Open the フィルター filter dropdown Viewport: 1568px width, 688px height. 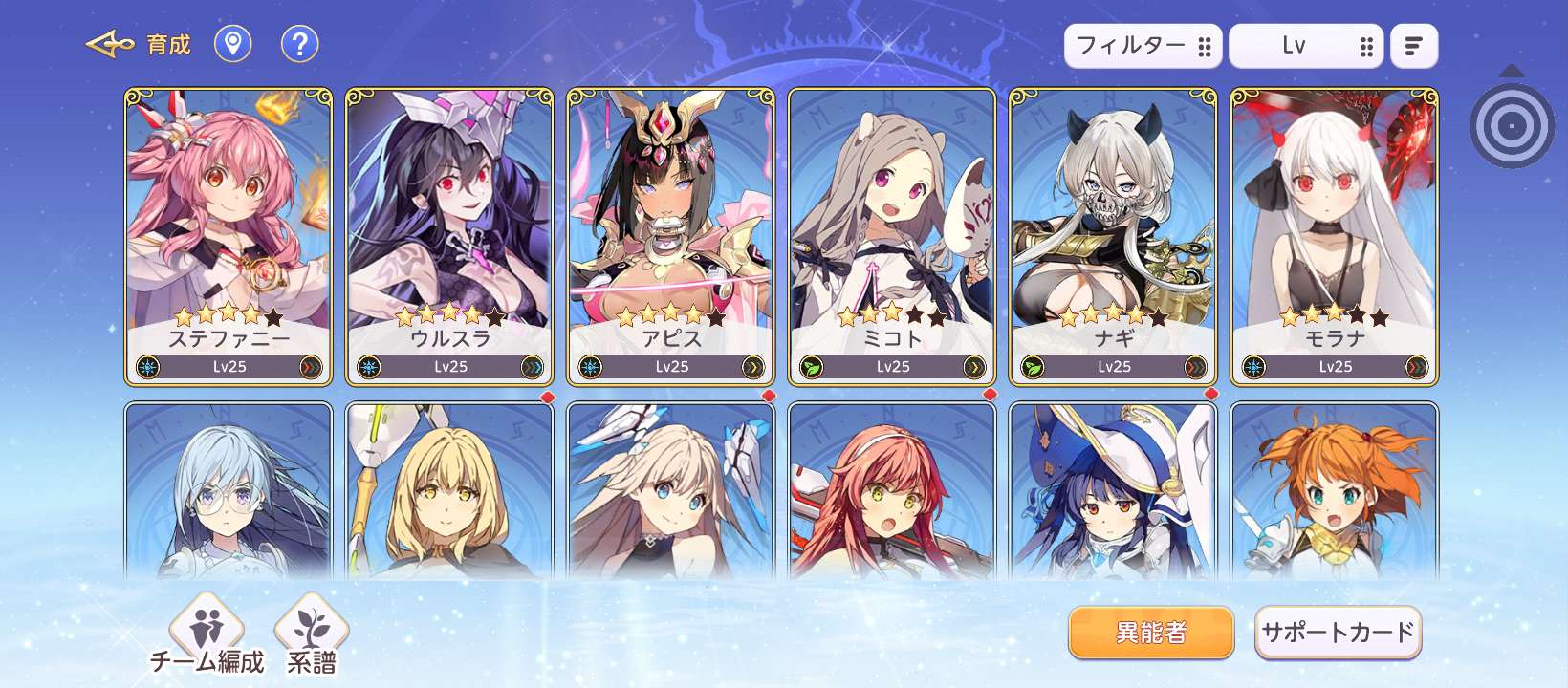(x=1143, y=46)
